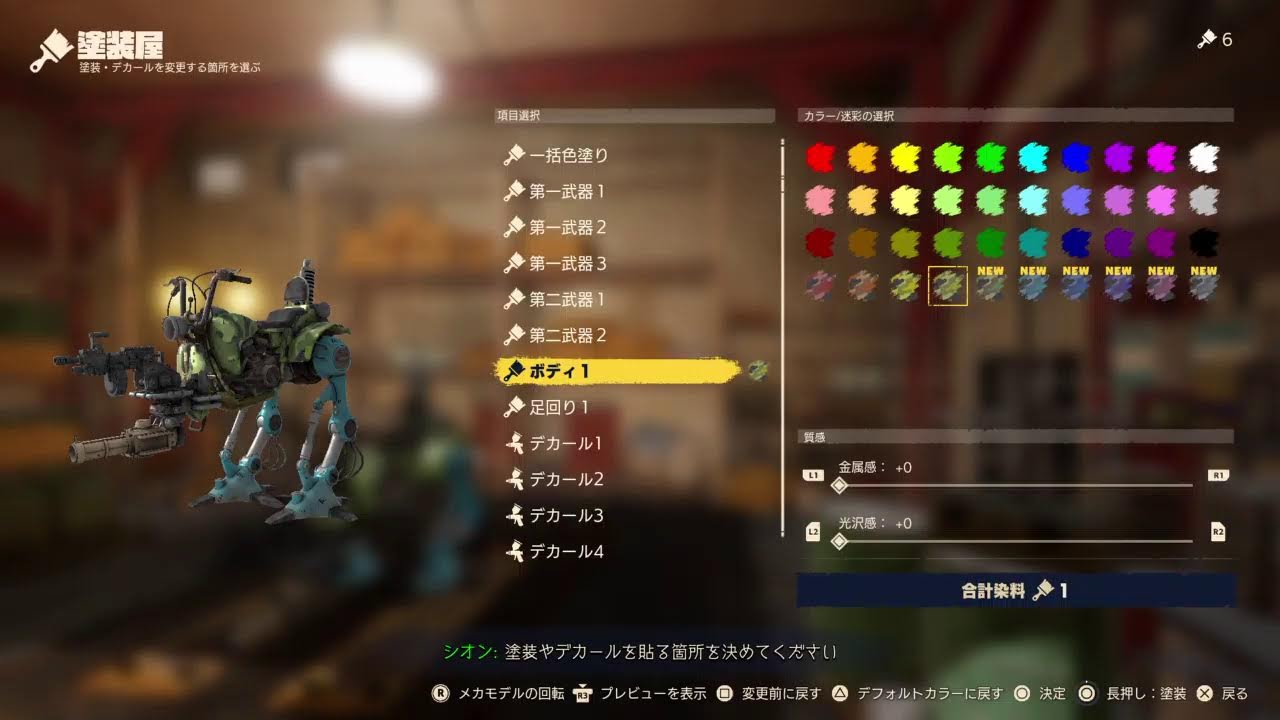
Task: Select the red paint swatch
Action: tap(820, 156)
